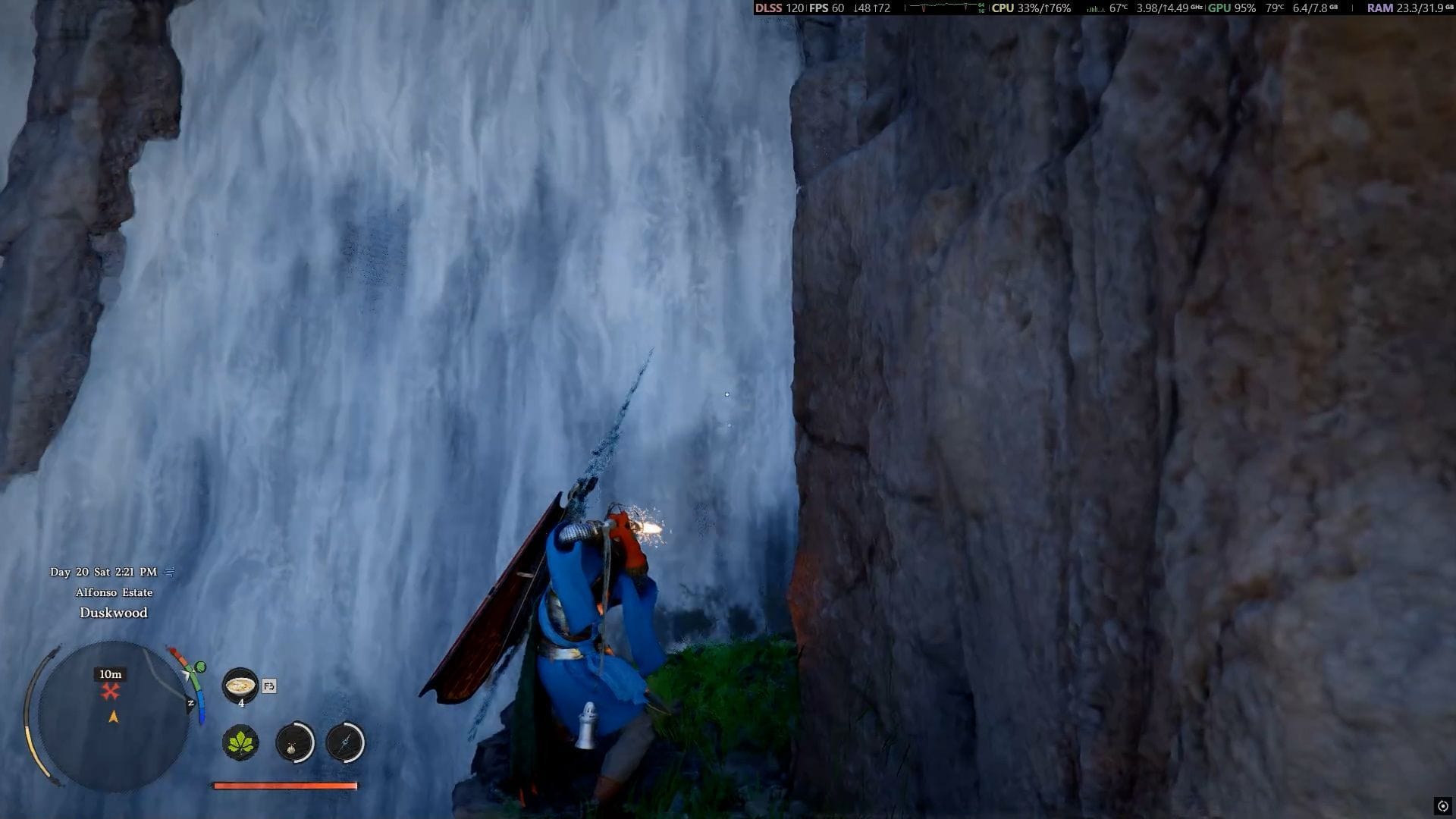This screenshot has height=819, width=1456.
Task: Select the round bomb item slot
Action: [x=294, y=742]
